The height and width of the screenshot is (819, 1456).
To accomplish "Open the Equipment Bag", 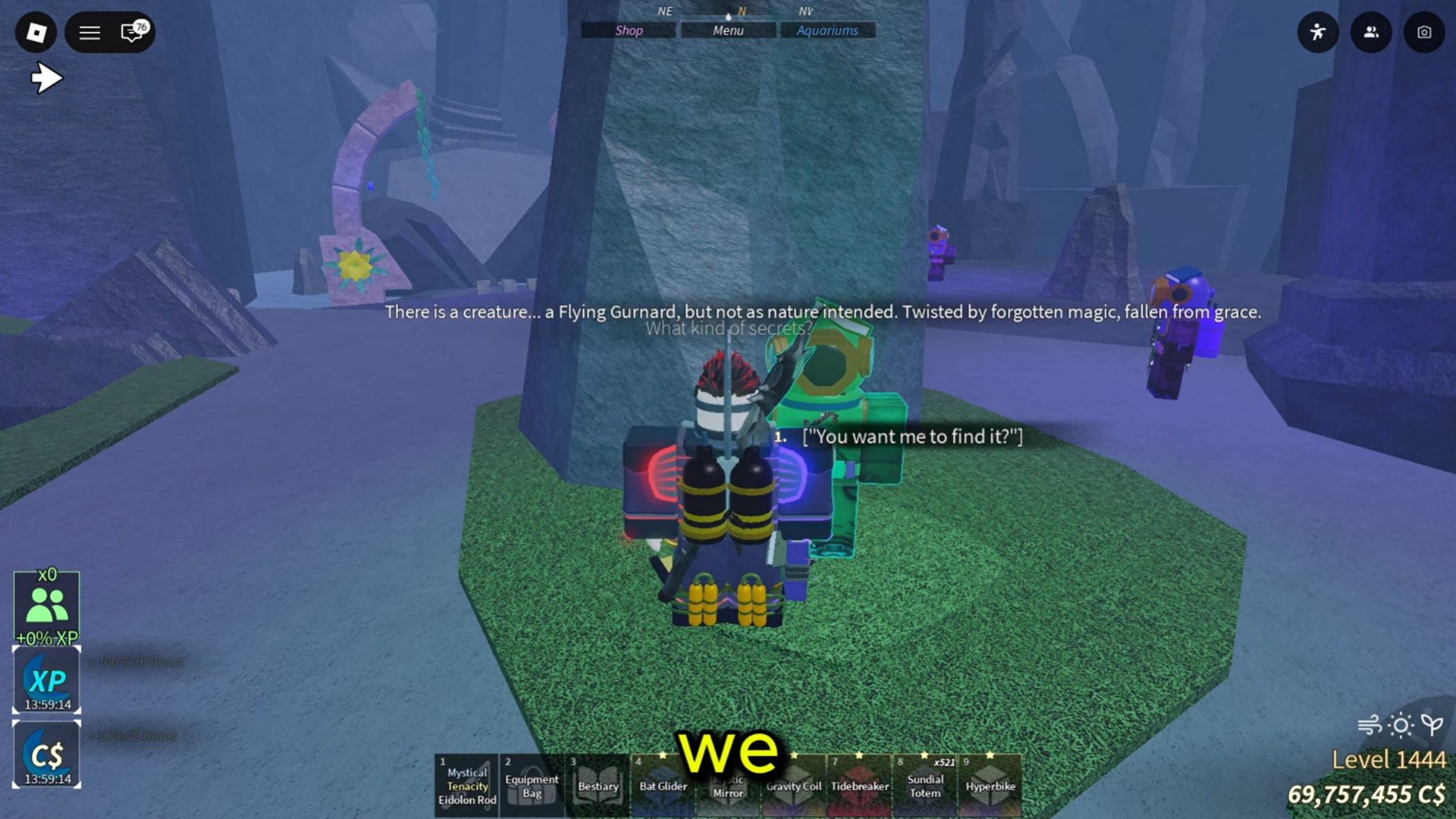I will point(532,783).
